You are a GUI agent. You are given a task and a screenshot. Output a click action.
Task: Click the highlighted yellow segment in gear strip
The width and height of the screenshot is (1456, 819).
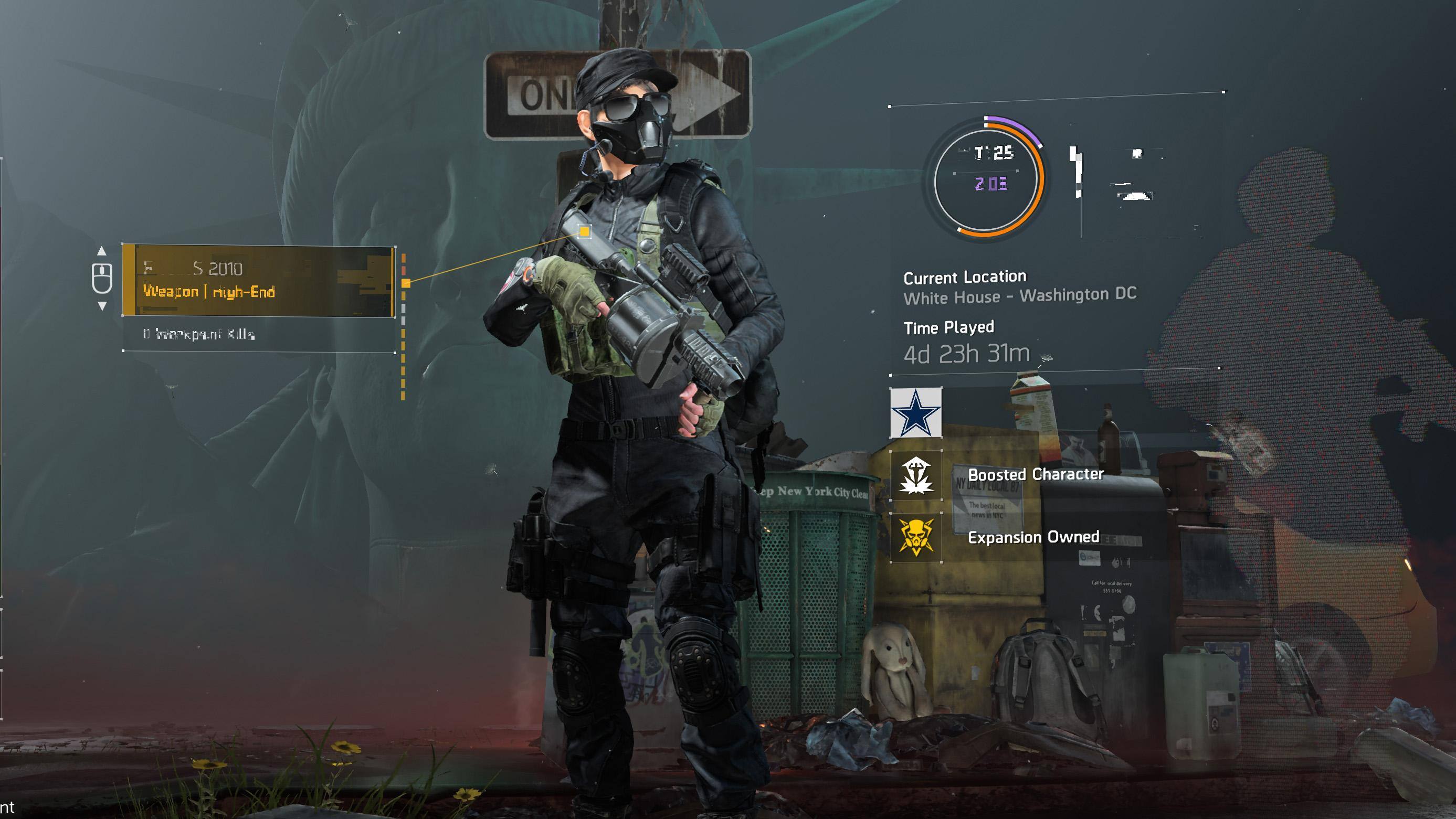(406, 283)
